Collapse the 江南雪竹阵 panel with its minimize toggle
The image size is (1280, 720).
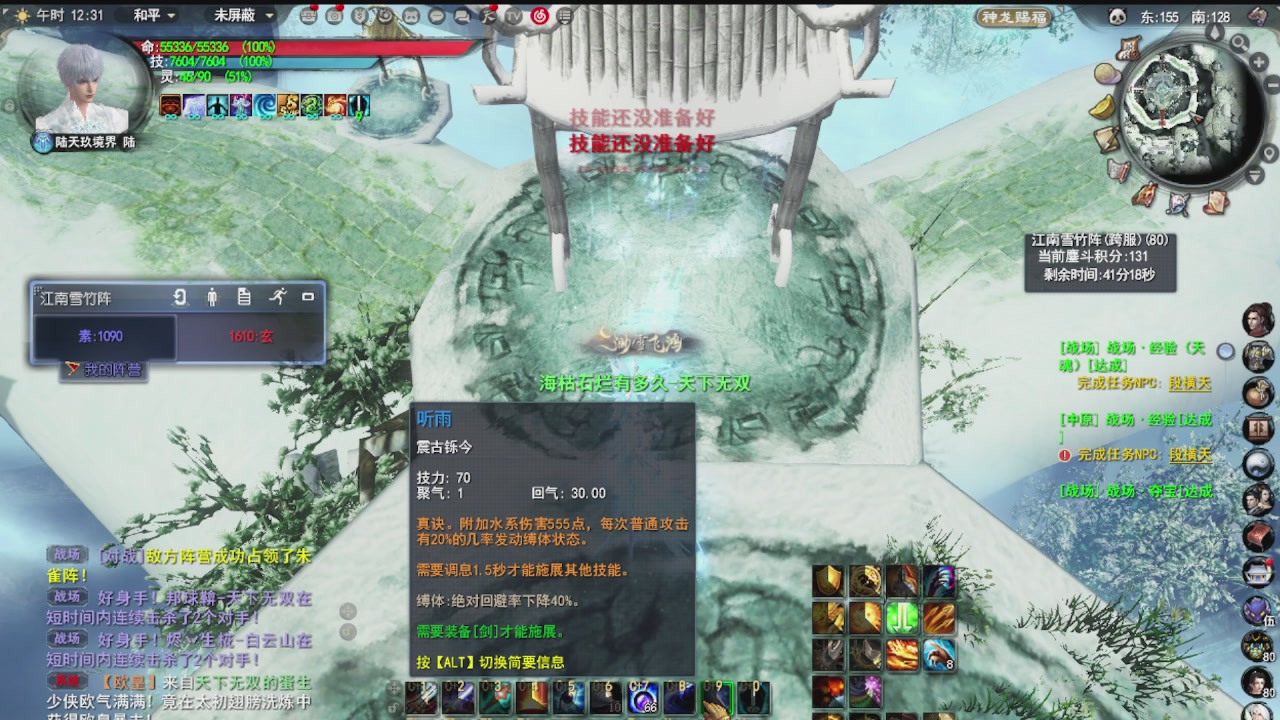(x=308, y=297)
